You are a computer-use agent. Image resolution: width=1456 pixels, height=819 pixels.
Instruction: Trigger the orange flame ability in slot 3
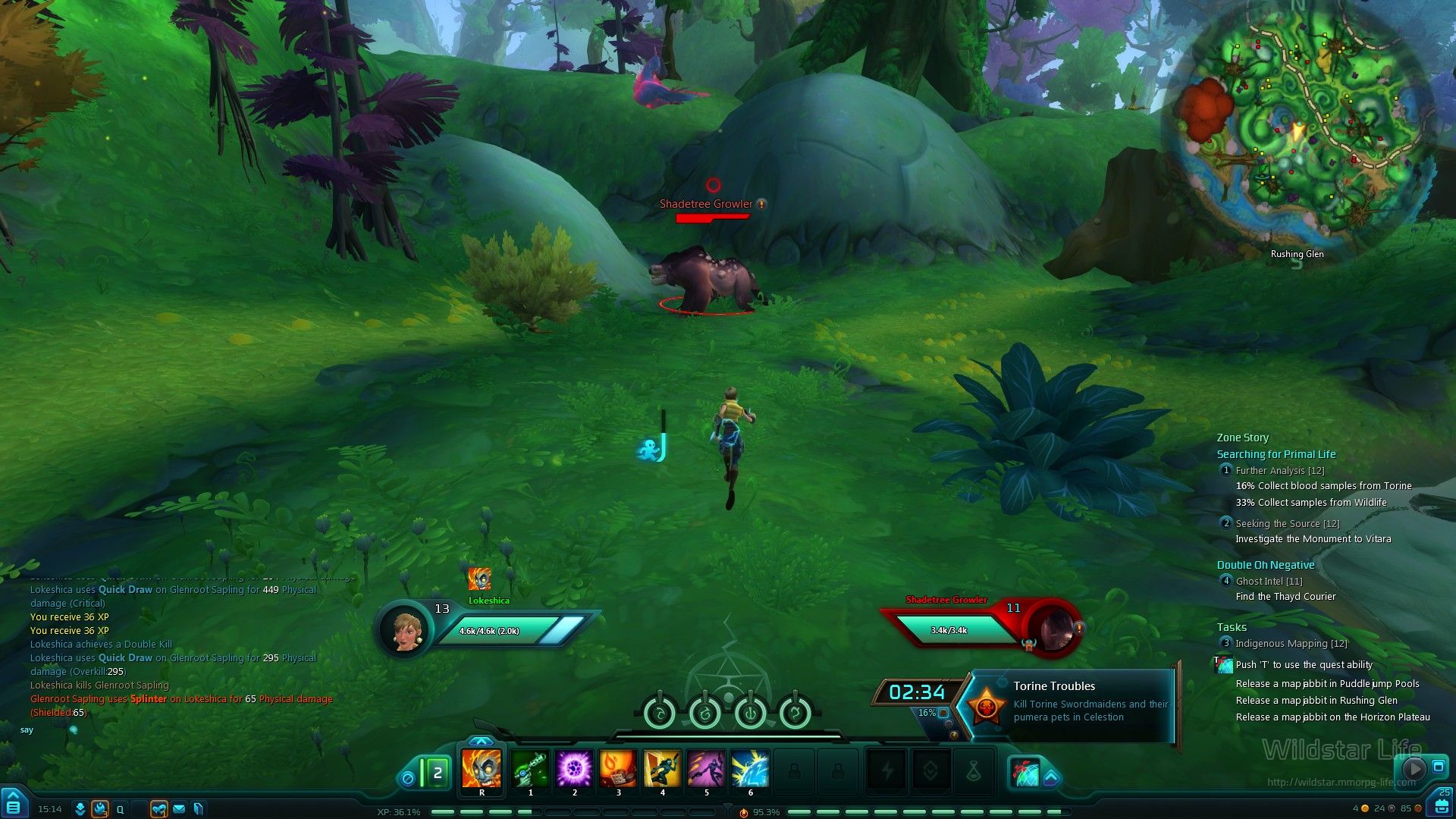(618, 769)
